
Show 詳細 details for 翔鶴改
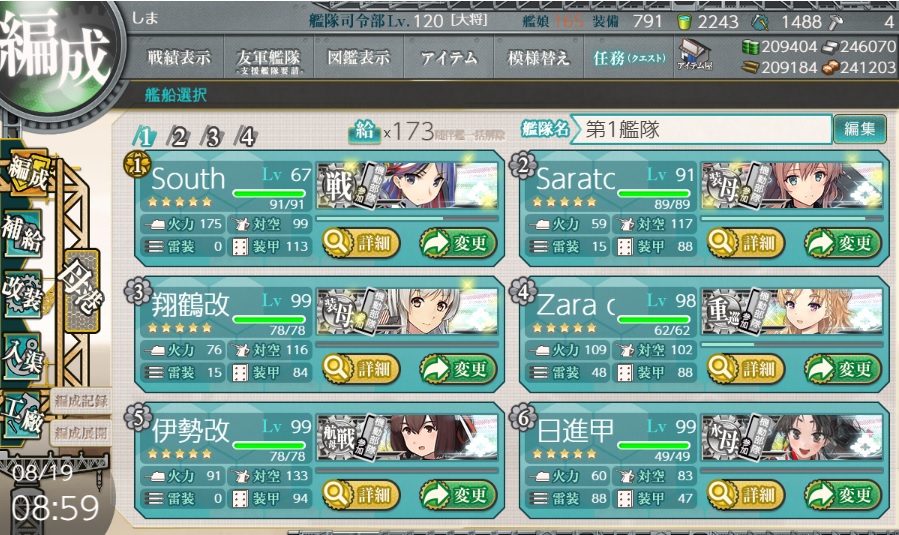point(360,367)
